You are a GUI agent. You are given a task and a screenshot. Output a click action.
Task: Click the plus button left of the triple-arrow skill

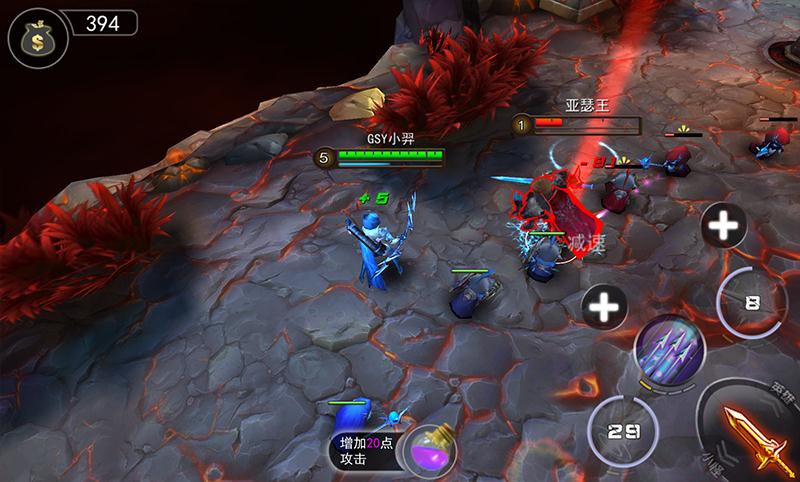[x=604, y=307]
